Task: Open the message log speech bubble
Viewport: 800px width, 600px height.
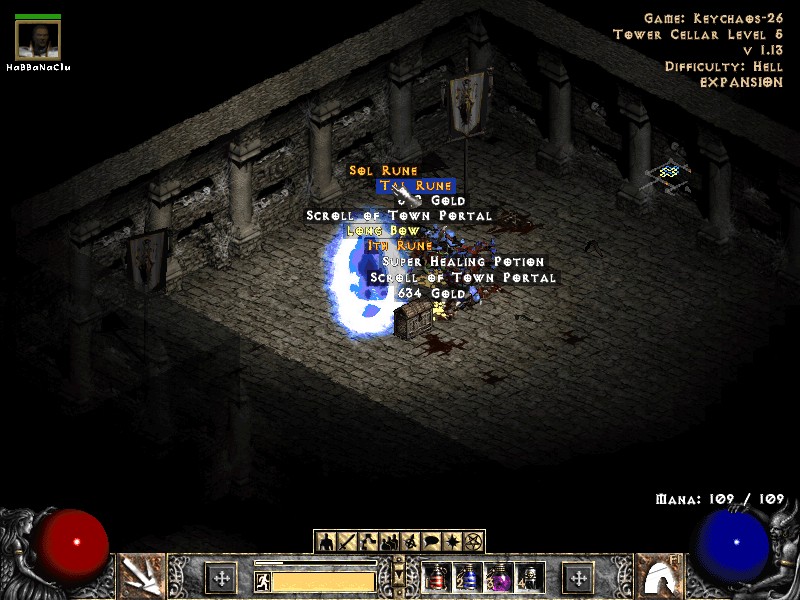Action: 431,541
